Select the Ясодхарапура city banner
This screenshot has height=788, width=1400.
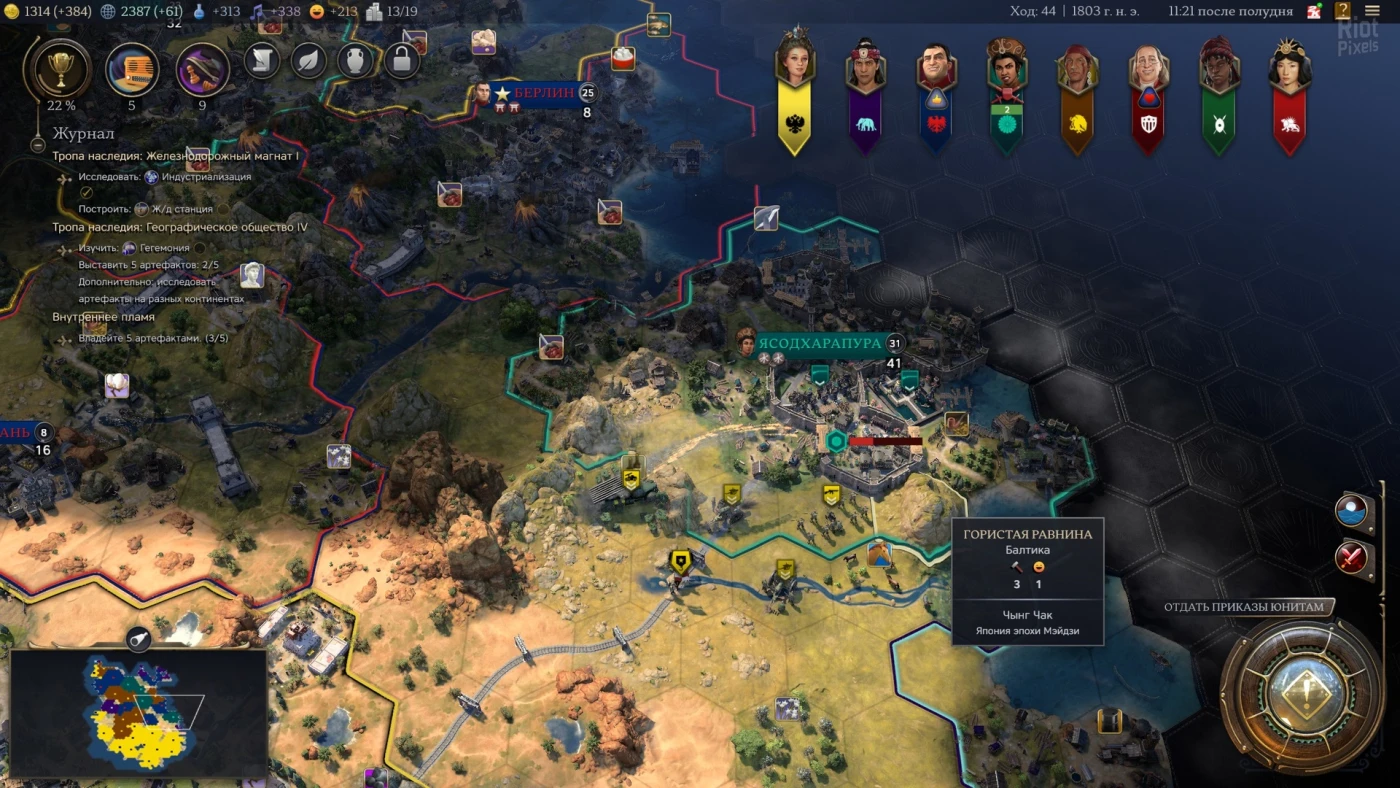click(820, 343)
